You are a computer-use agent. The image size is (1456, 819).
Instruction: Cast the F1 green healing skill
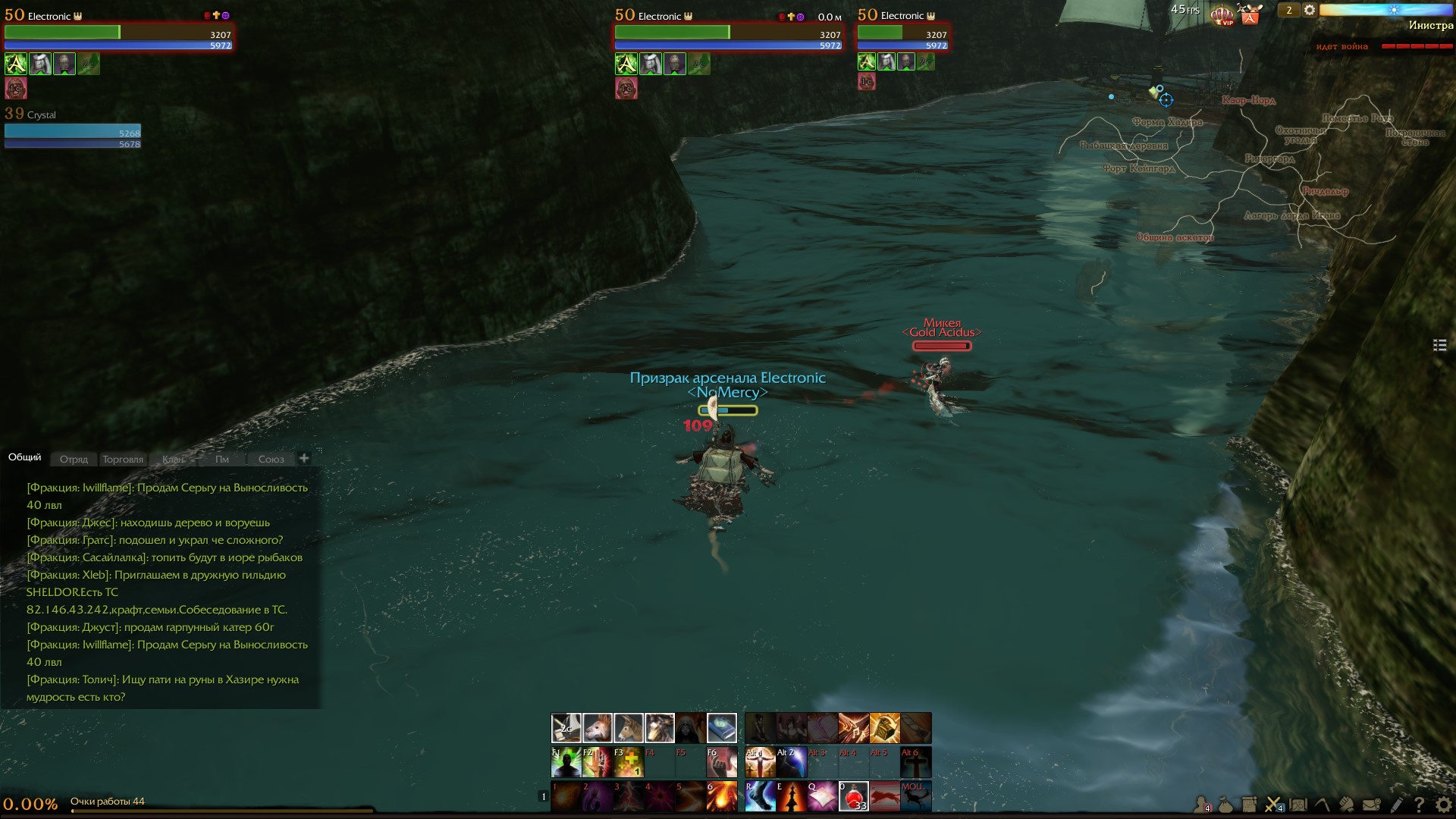coord(566,762)
